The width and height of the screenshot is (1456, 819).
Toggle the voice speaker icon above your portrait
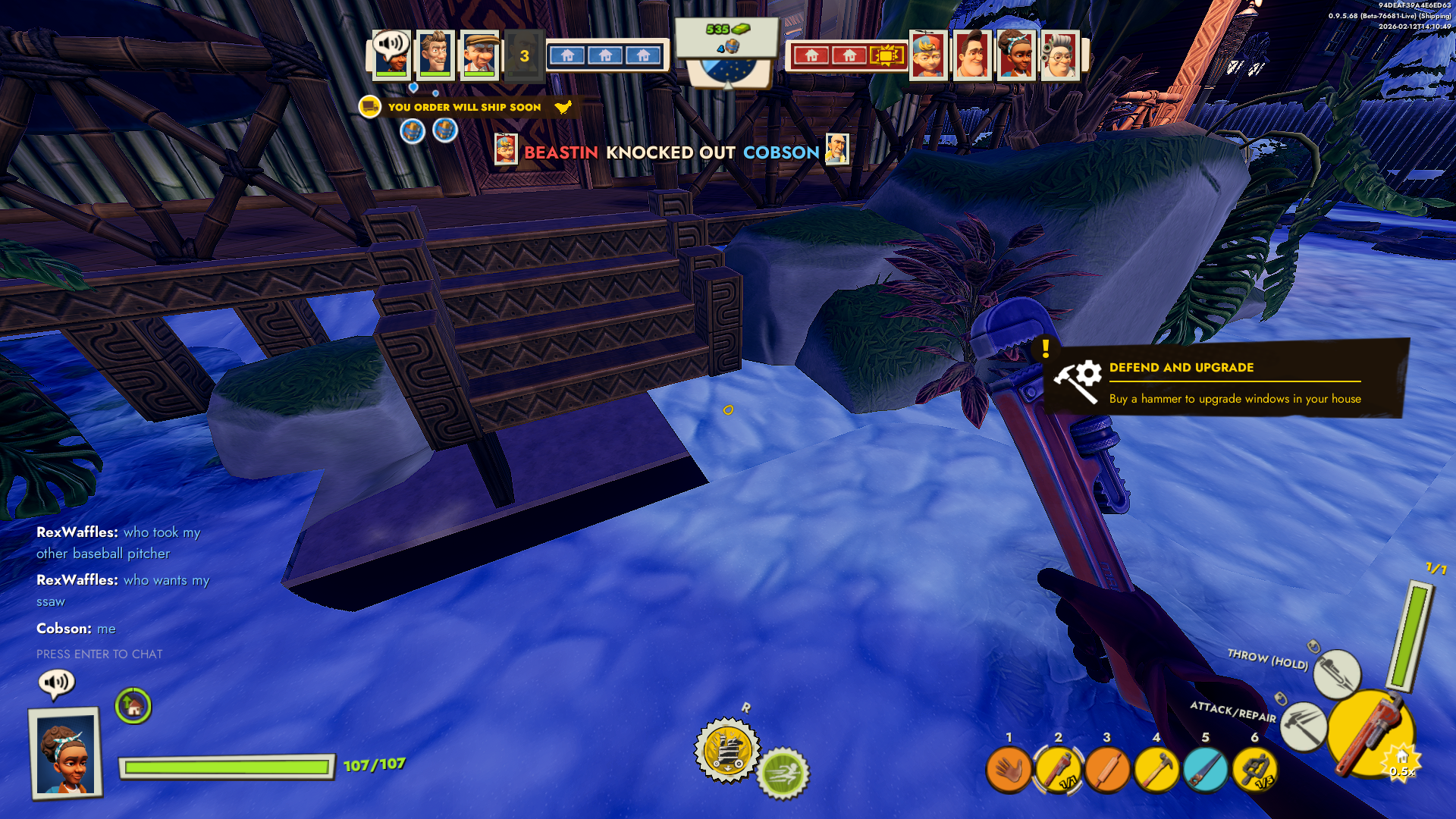click(x=56, y=682)
